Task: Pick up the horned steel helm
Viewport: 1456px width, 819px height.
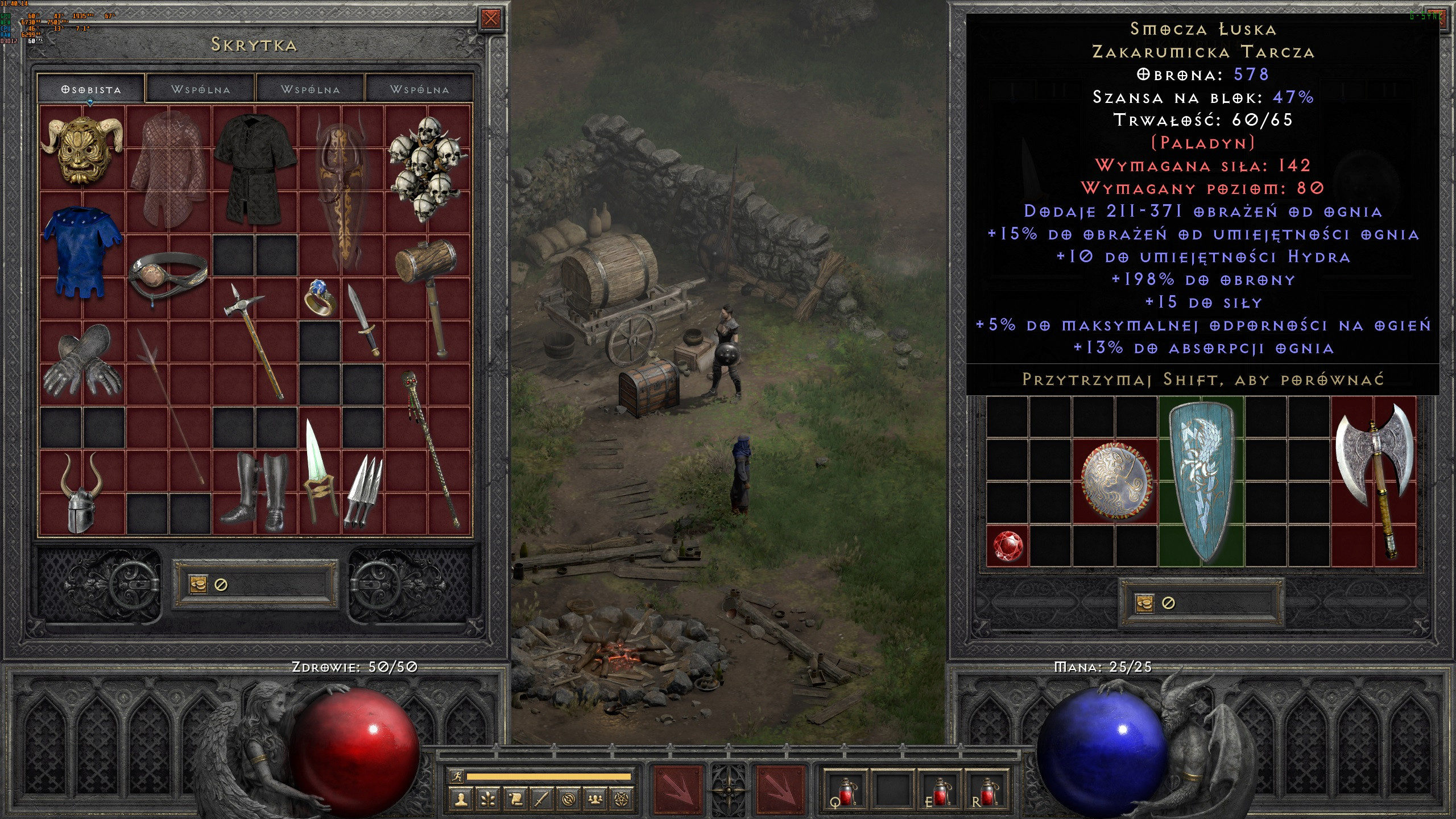Action: tap(82, 493)
